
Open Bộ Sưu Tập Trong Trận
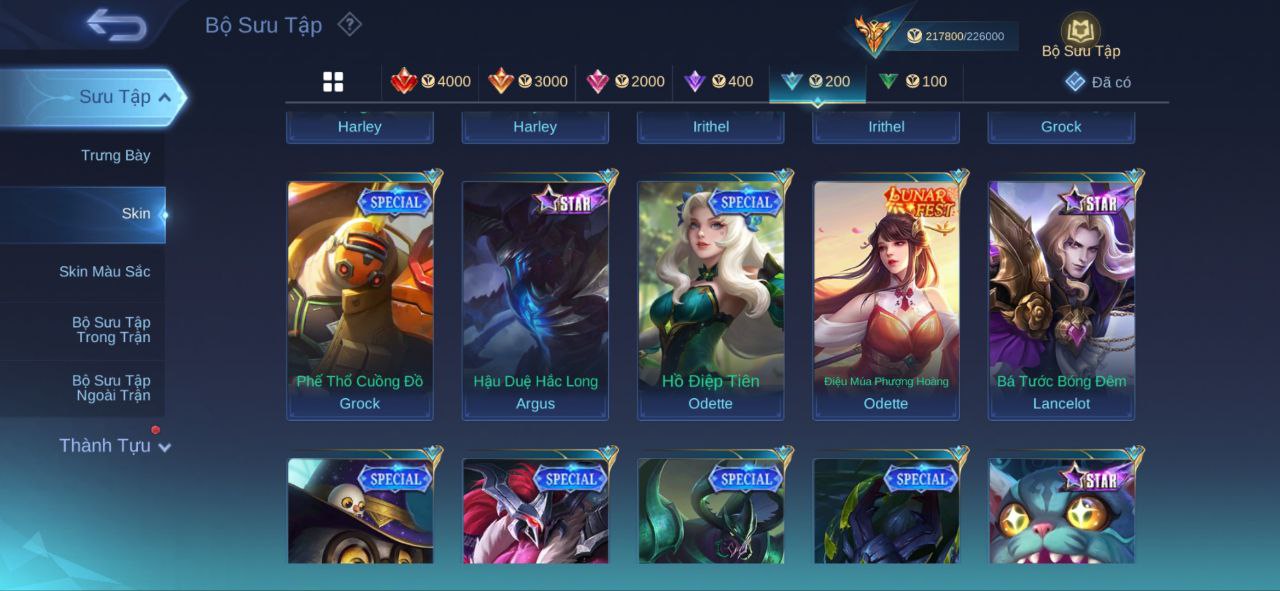(x=110, y=330)
